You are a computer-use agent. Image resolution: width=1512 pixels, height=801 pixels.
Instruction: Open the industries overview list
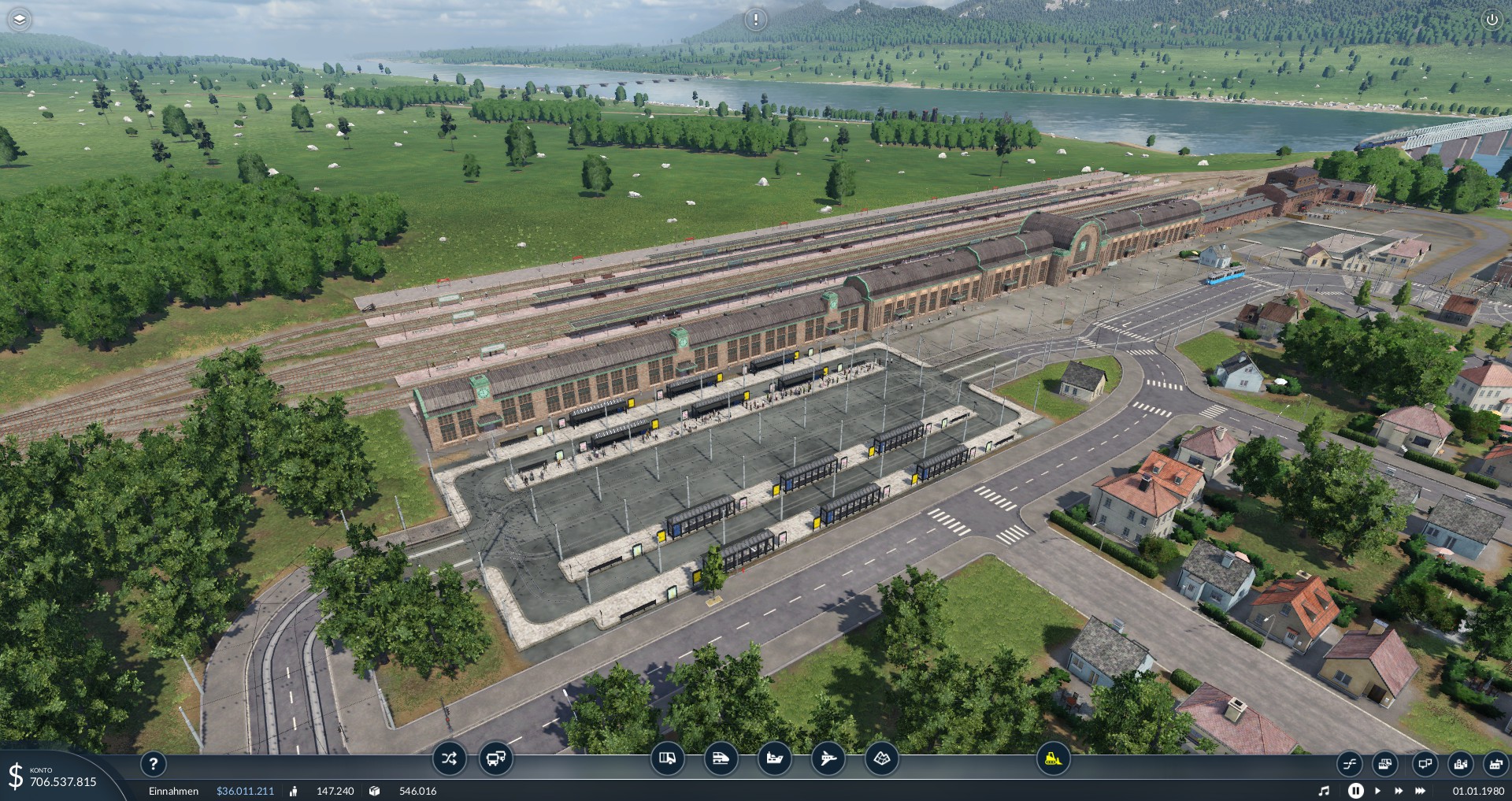tap(1495, 764)
